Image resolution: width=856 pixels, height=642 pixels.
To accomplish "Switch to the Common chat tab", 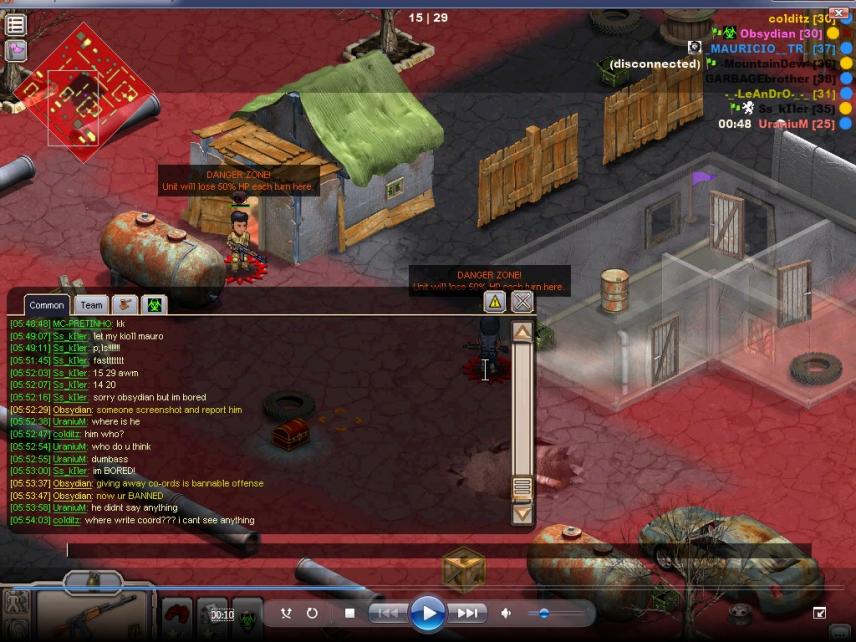I will tap(47, 305).
